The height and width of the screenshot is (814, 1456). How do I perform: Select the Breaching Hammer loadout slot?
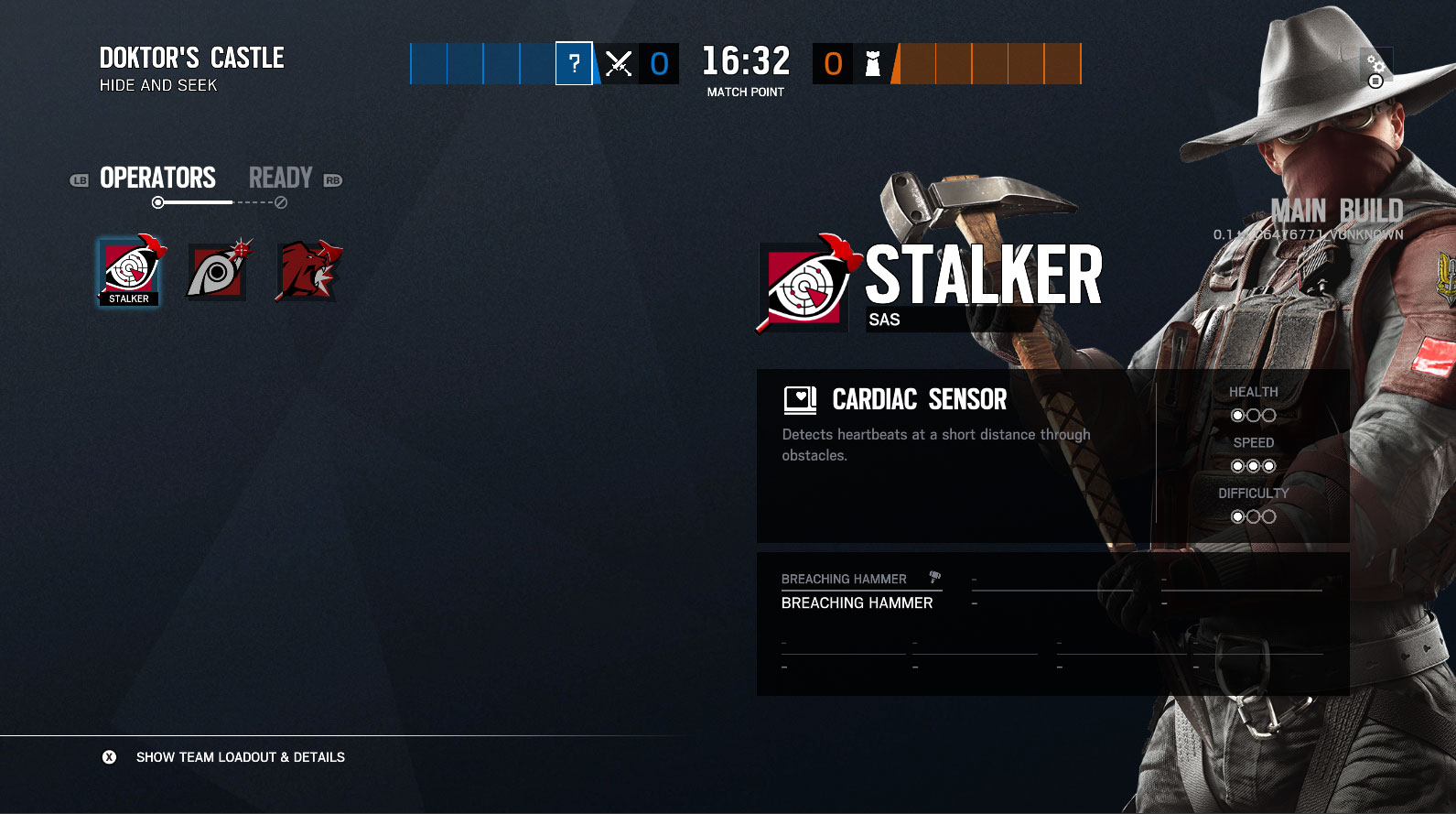[x=858, y=592]
